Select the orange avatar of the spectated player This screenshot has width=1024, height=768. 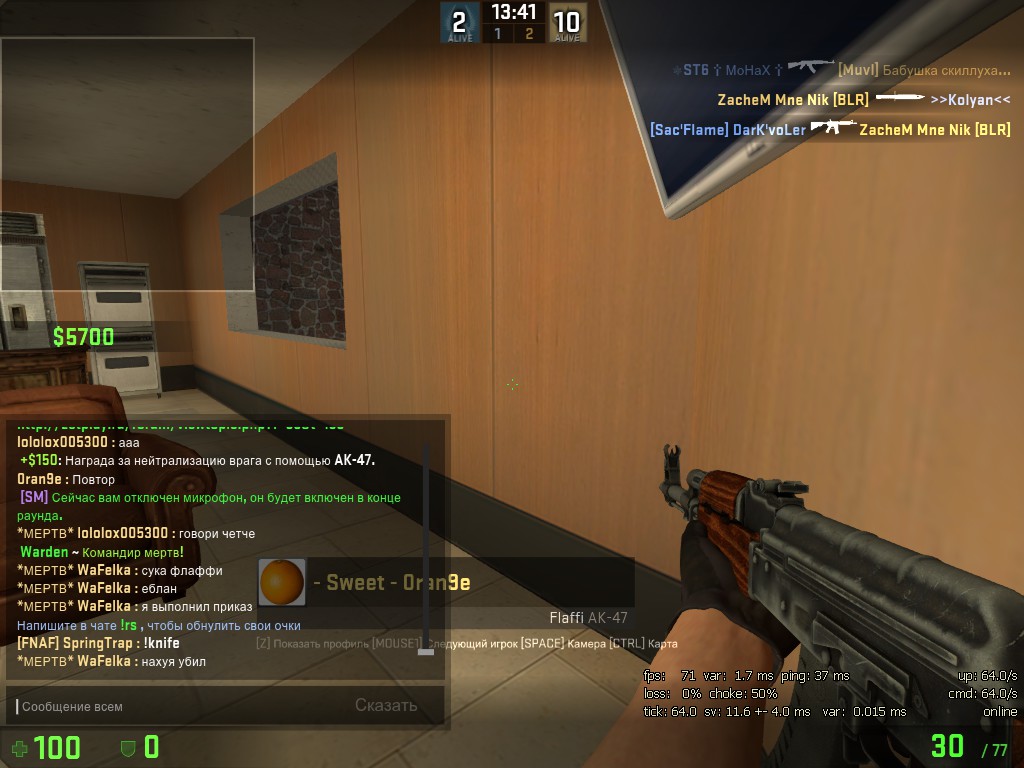pos(282,582)
